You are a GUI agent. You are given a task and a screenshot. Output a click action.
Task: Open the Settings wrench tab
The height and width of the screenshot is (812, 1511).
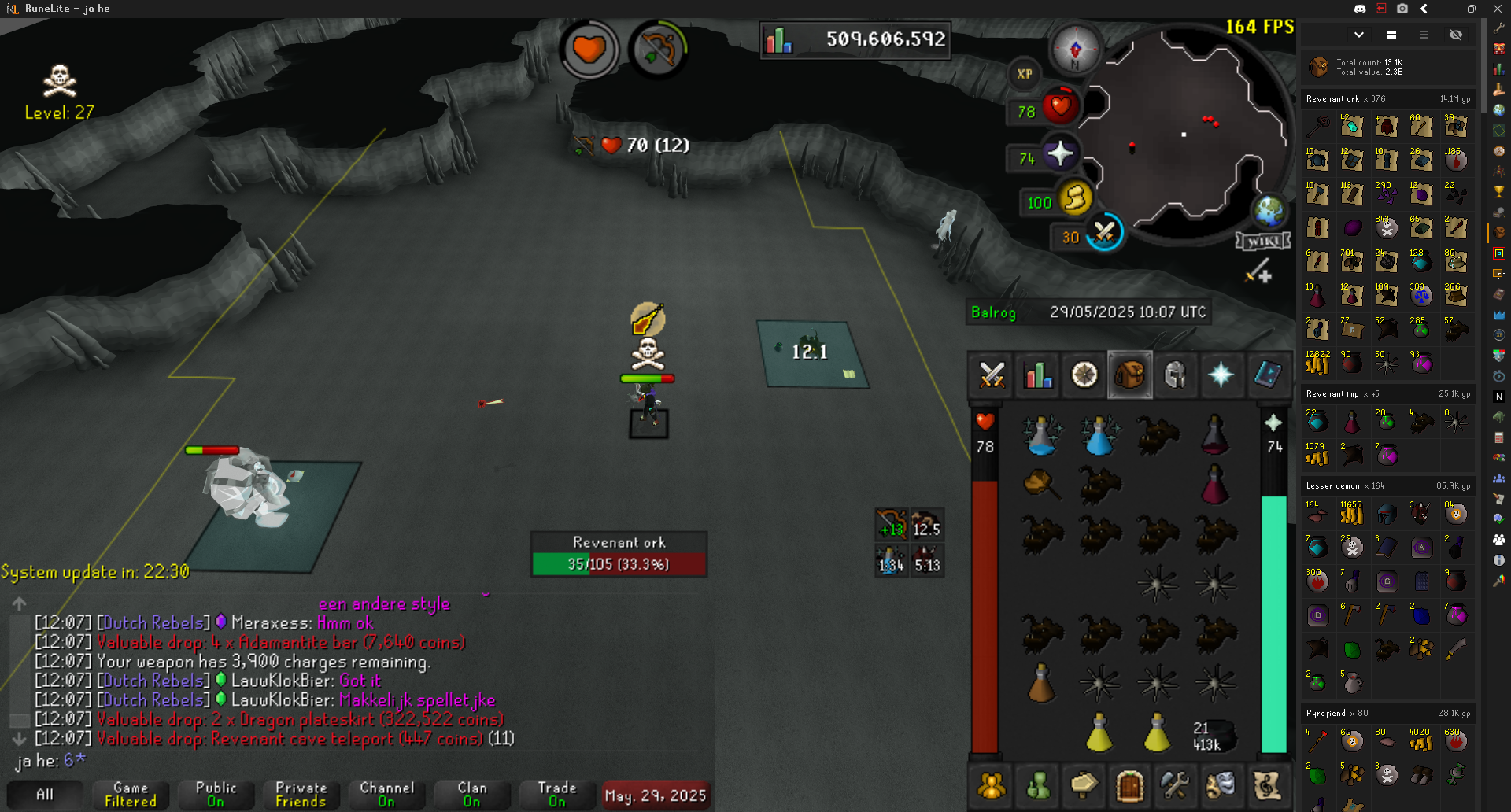coord(1175,785)
